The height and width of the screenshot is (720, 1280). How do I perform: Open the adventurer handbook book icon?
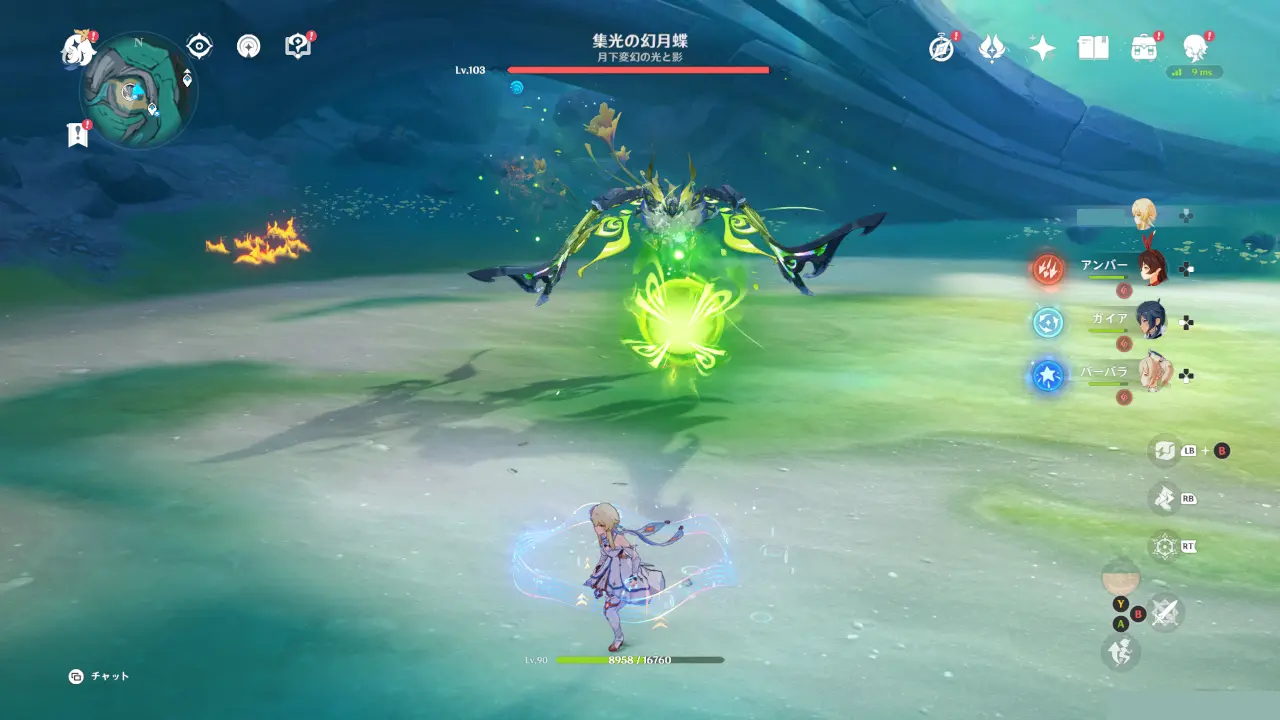pyautogui.click(x=1092, y=48)
